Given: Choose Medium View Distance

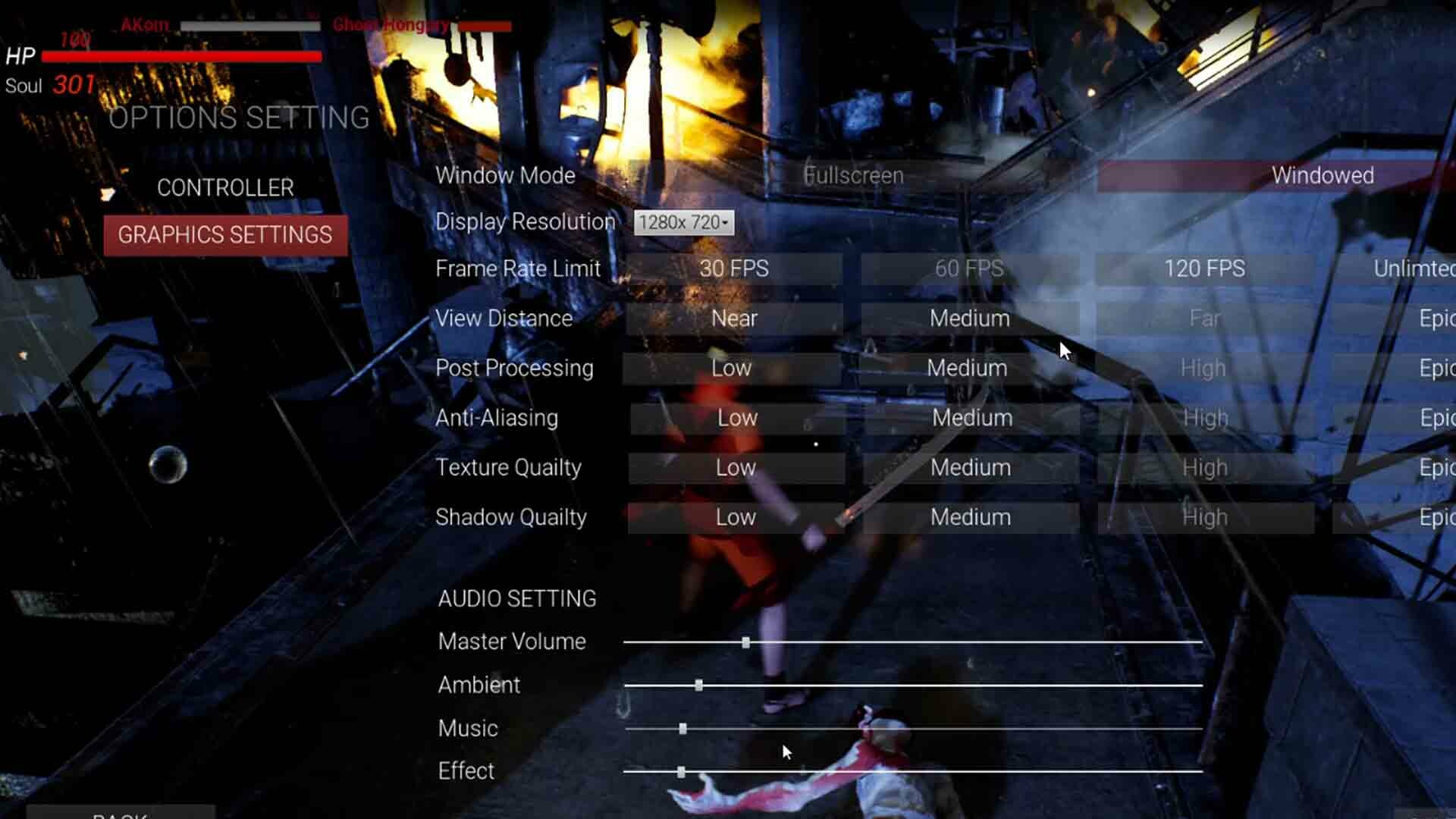Looking at the screenshot, I should coord(971,318).
